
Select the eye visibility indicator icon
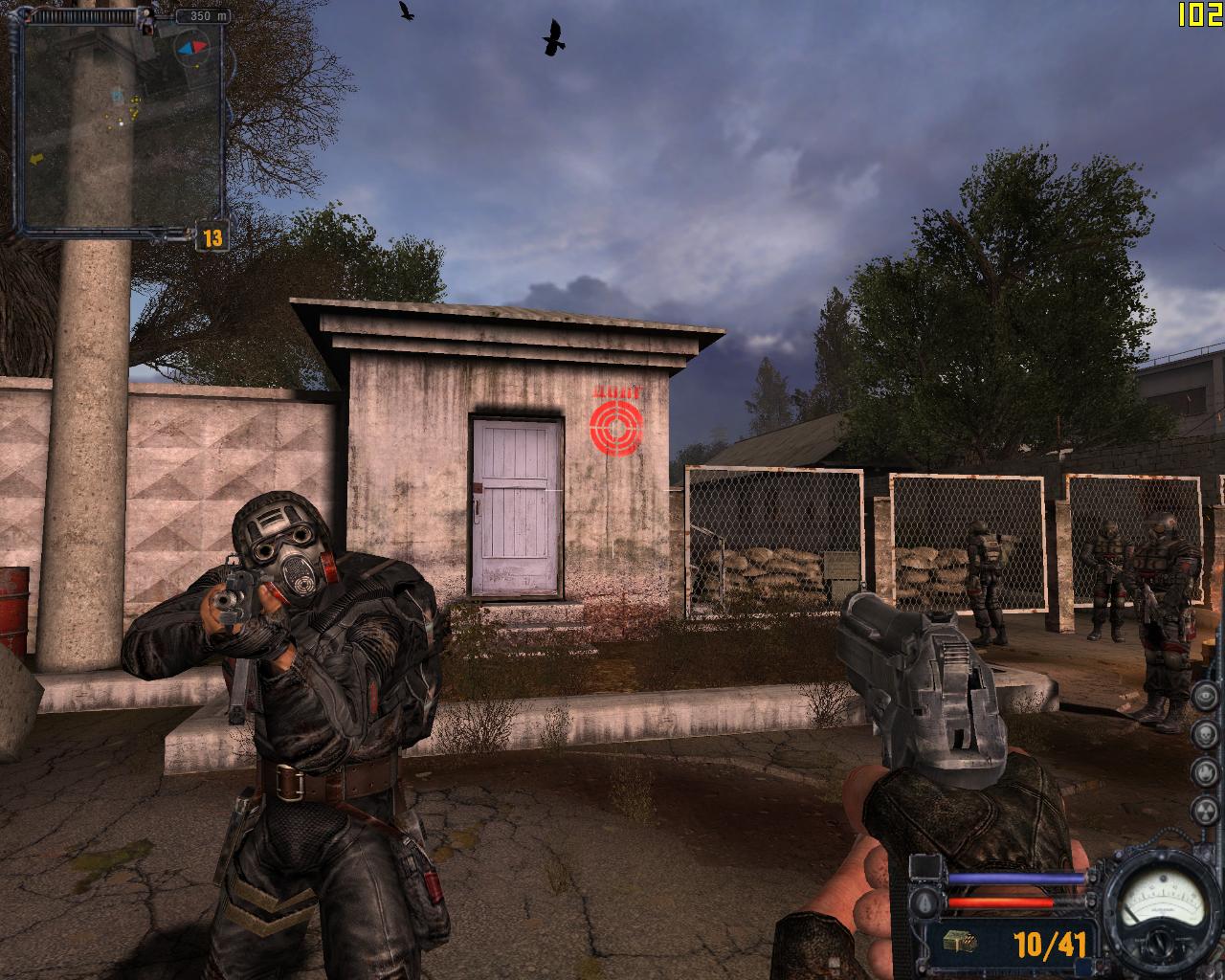point(1203,695)
